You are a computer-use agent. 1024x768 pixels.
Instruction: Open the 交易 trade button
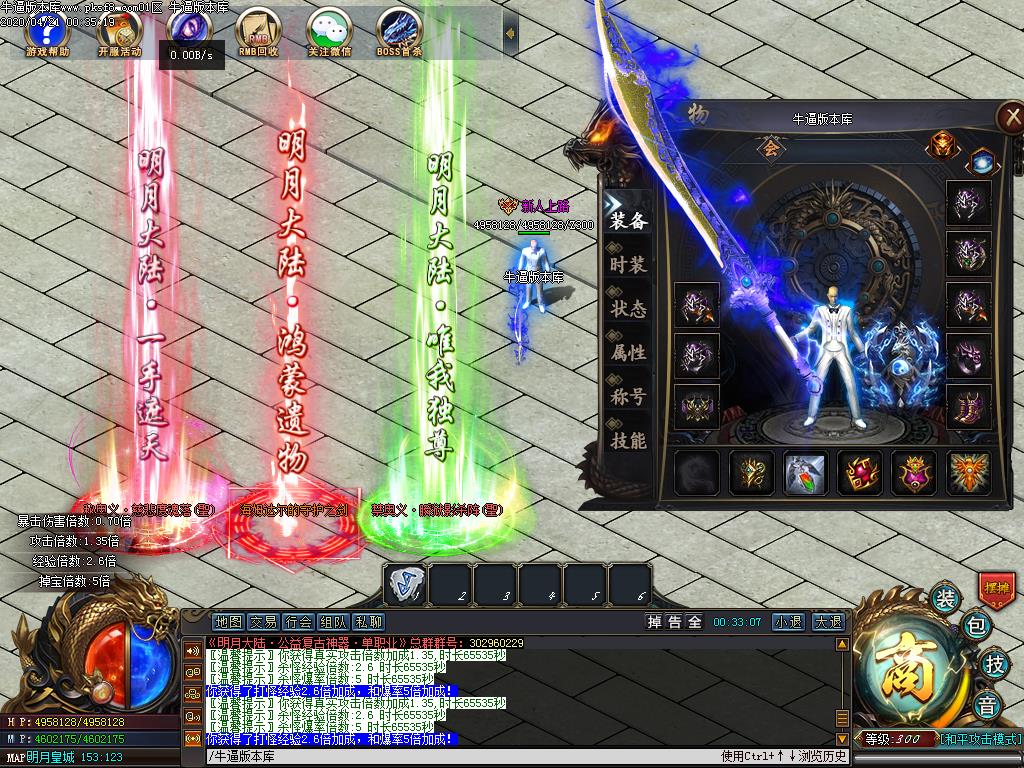pyautogui.click(x=263, y=622)
